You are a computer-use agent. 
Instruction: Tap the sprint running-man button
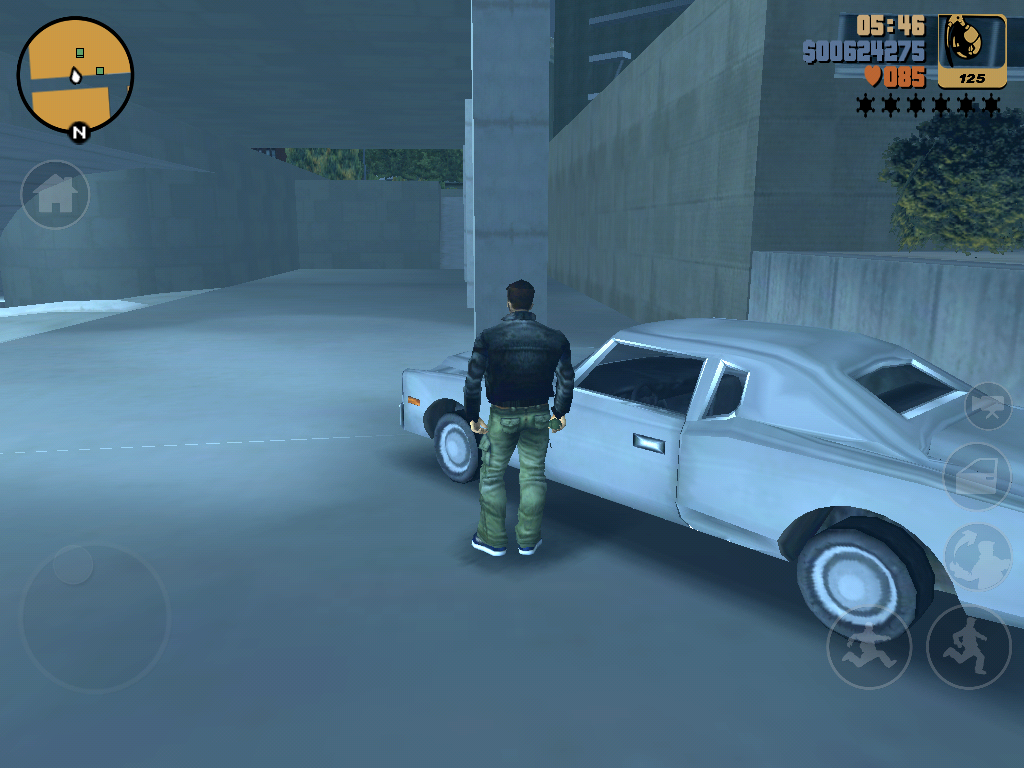click(x=968, y=645)
